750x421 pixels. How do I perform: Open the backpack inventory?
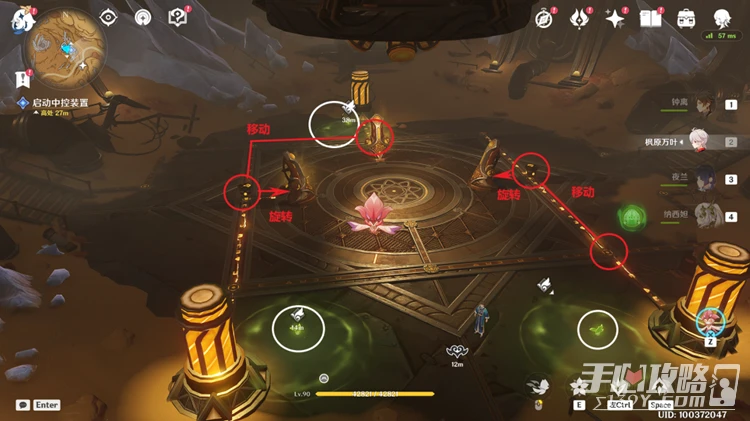(686, 18)
